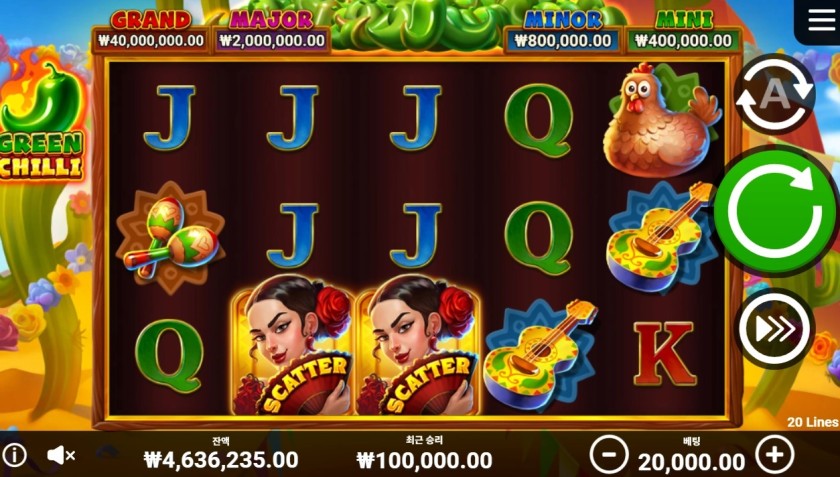Enable autoplay spin mode
This screenshot has height=477, width=840.
pos(774,96)
